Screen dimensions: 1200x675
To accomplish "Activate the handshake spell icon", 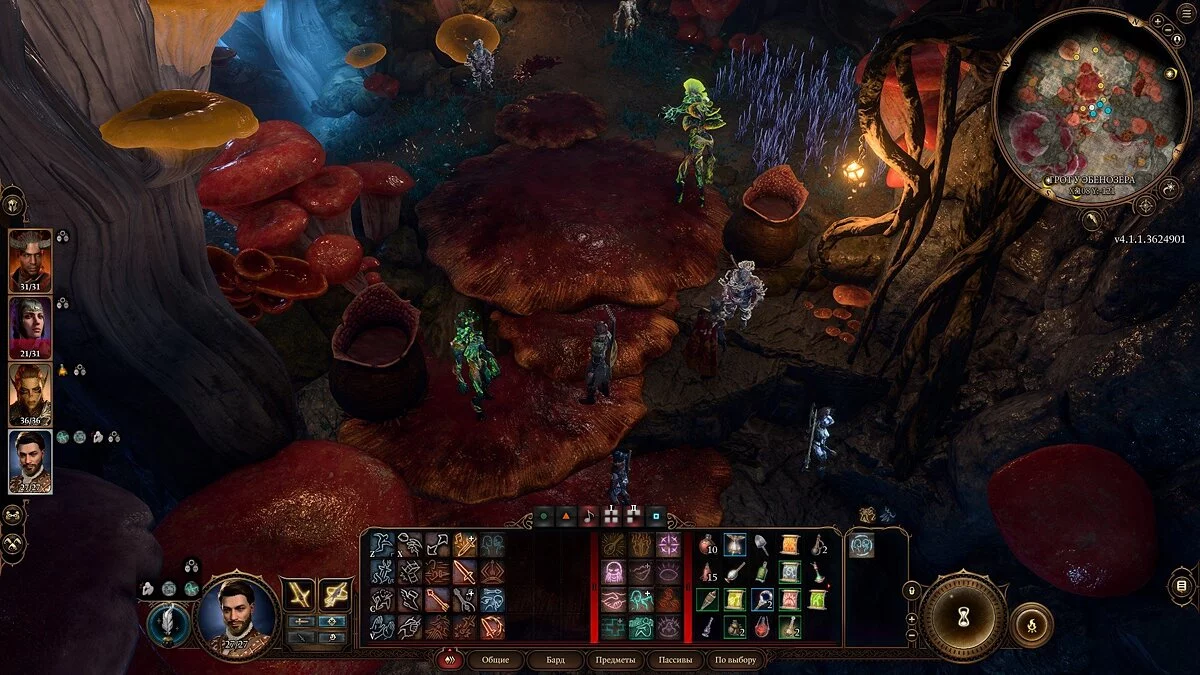I will [x=613, y=599].
